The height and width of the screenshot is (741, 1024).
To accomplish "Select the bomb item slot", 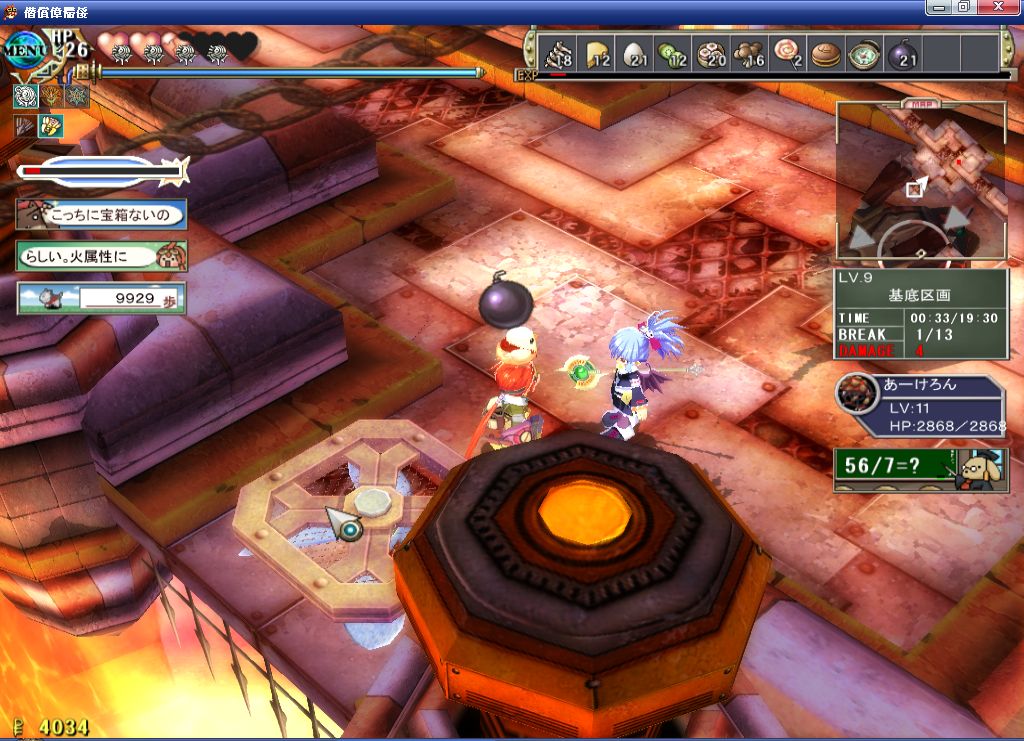I will click(x=901, y=54).
